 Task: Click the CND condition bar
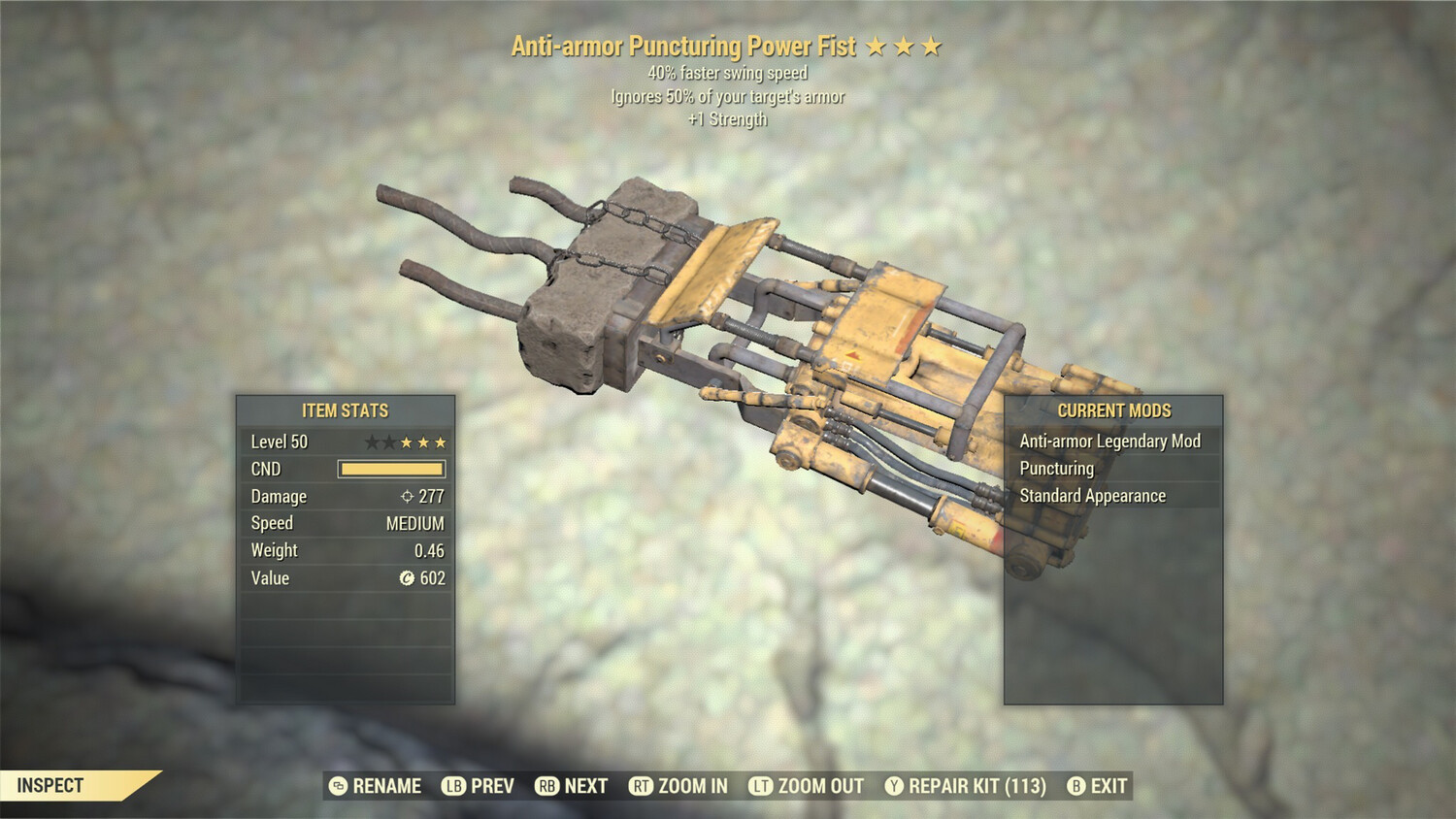point(393,469)
